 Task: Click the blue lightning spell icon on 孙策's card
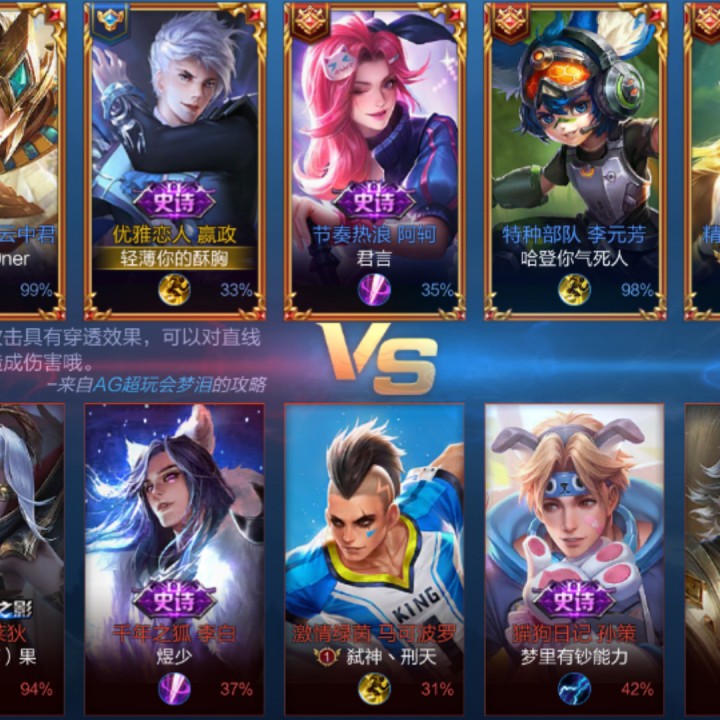point(574,688)
